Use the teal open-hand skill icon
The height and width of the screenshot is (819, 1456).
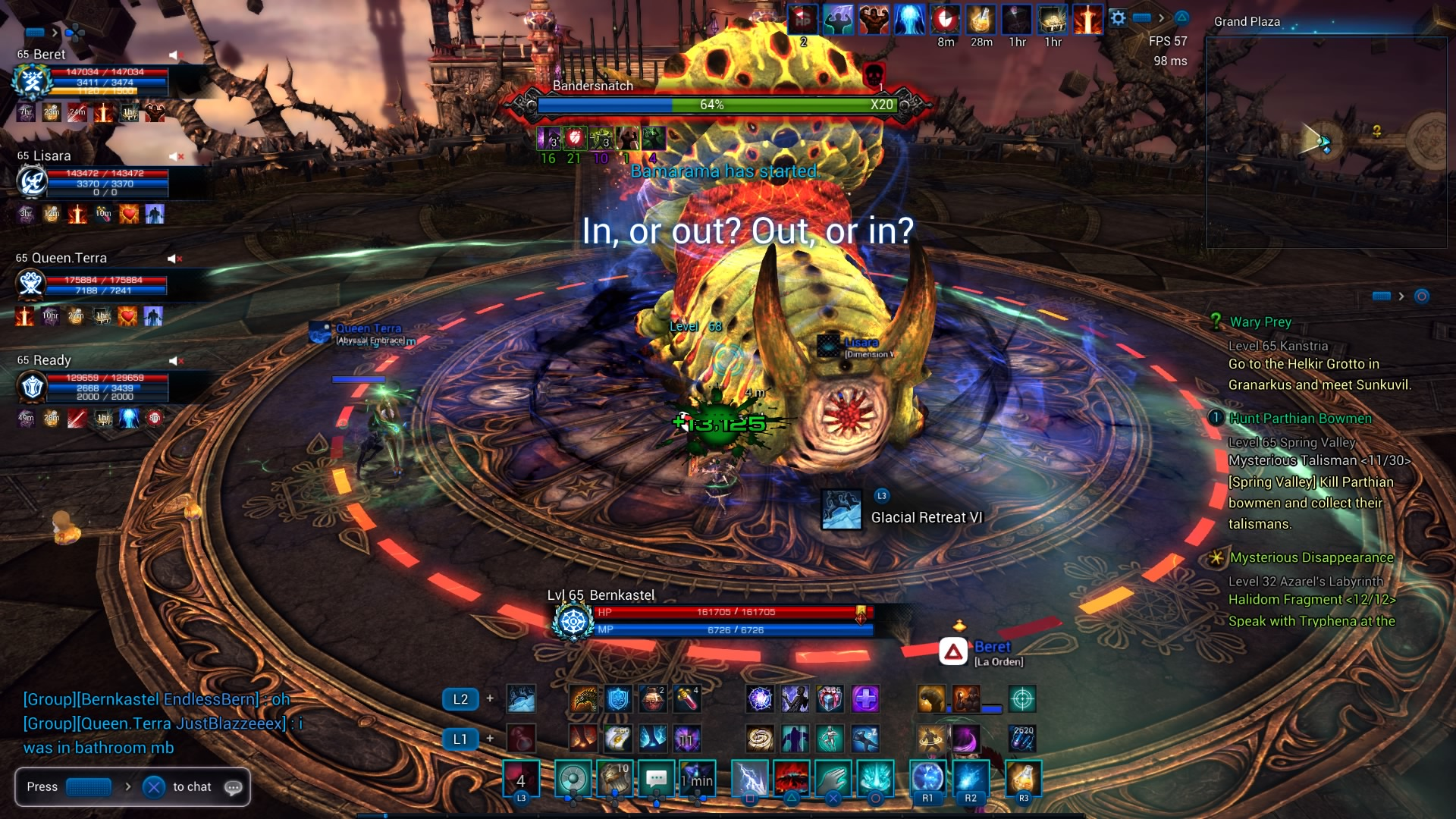click(x=833, y=779)
